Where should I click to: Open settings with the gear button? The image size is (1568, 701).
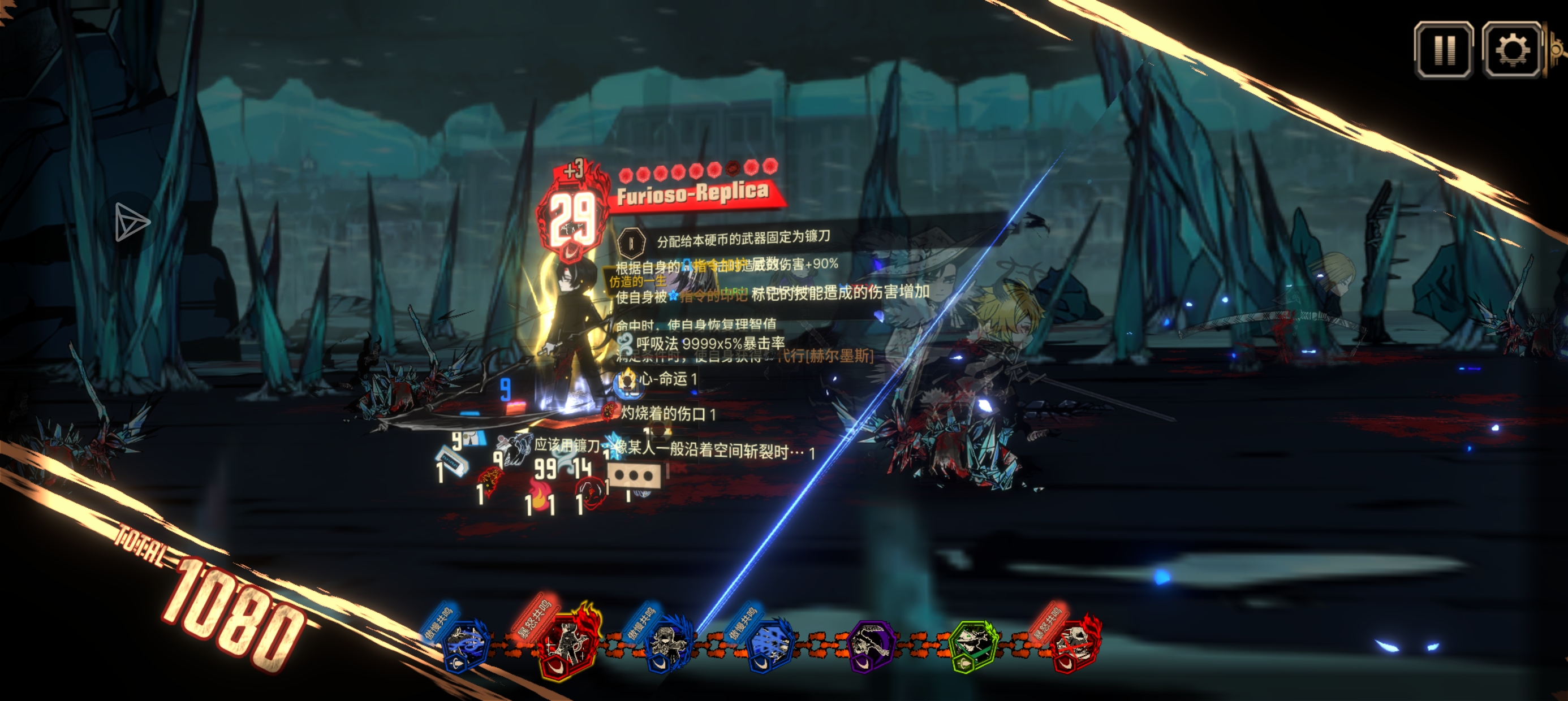(x=1511, y=50)
